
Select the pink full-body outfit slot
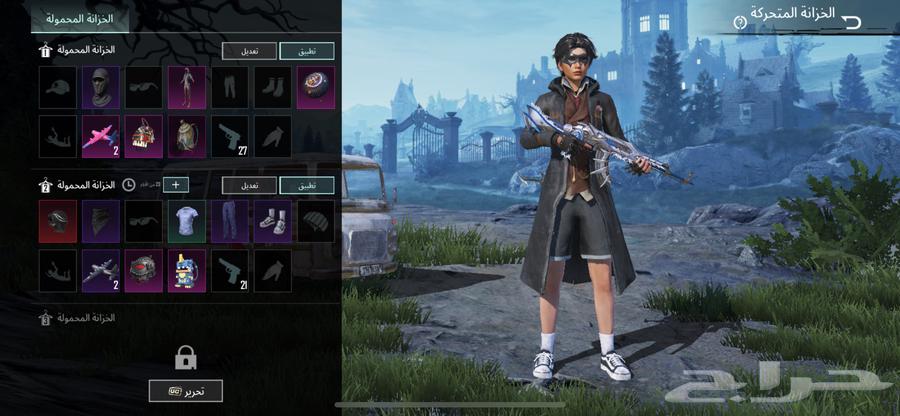click(186, 87)
